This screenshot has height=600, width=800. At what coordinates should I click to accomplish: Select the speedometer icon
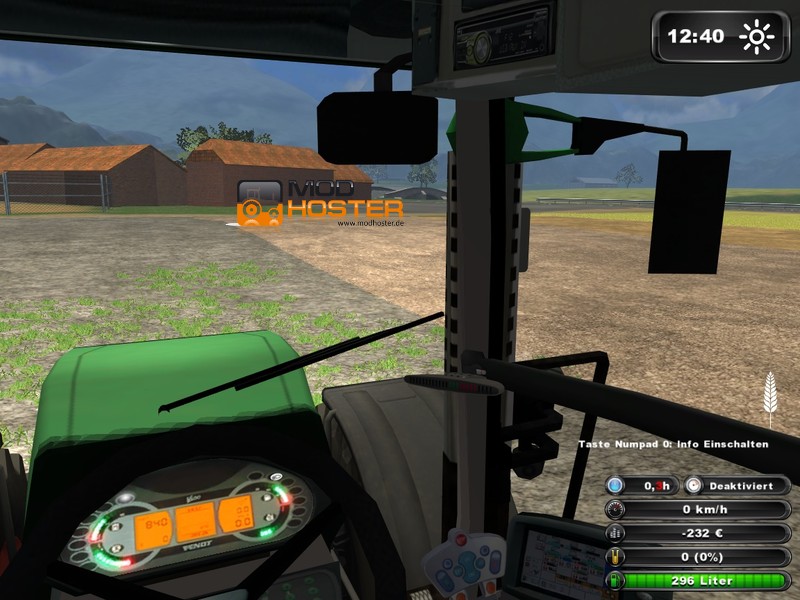pyautogui.click(x=615, y=509)
